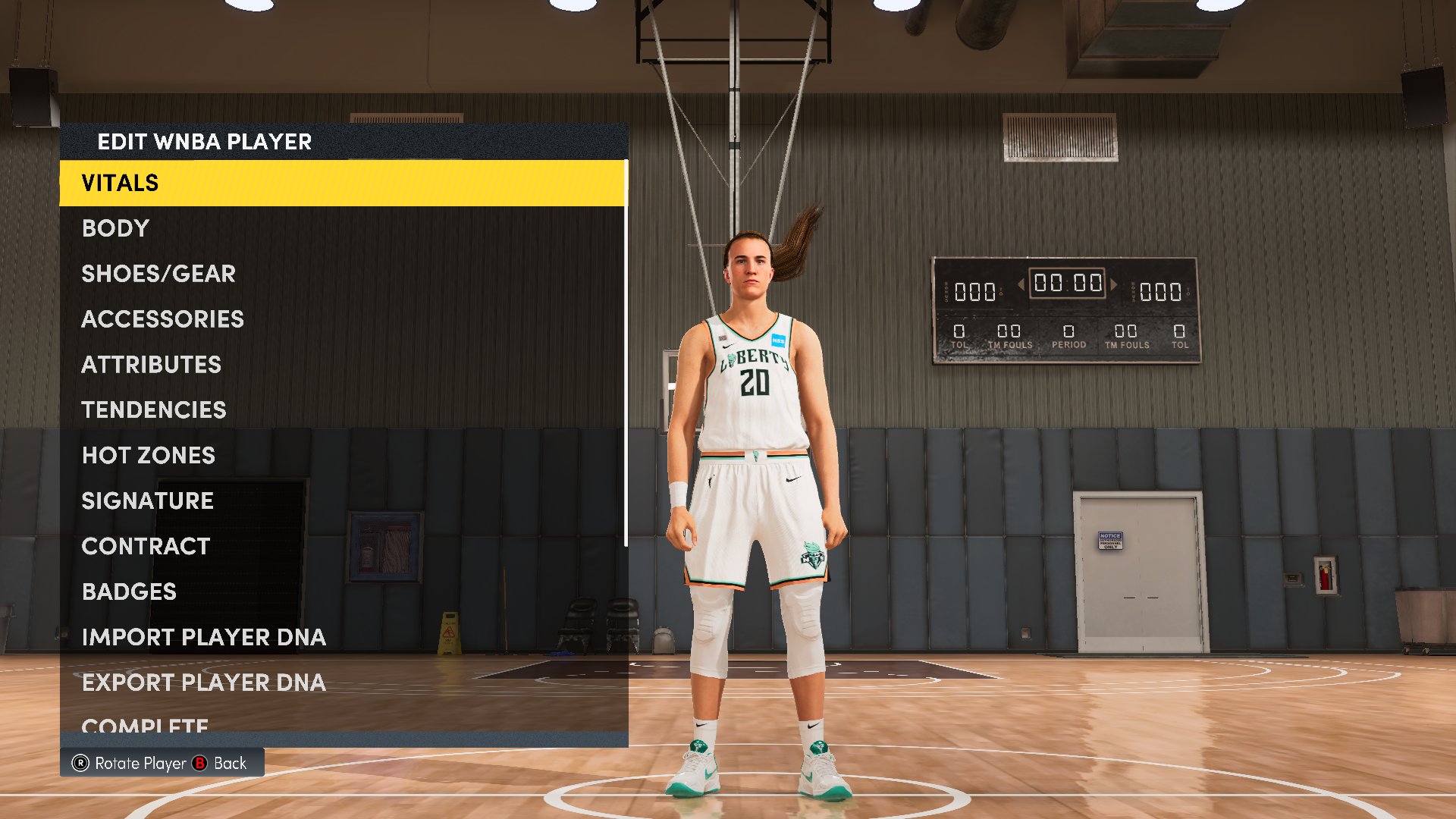Select the Vitals menu entry

(x=120, y=183)
